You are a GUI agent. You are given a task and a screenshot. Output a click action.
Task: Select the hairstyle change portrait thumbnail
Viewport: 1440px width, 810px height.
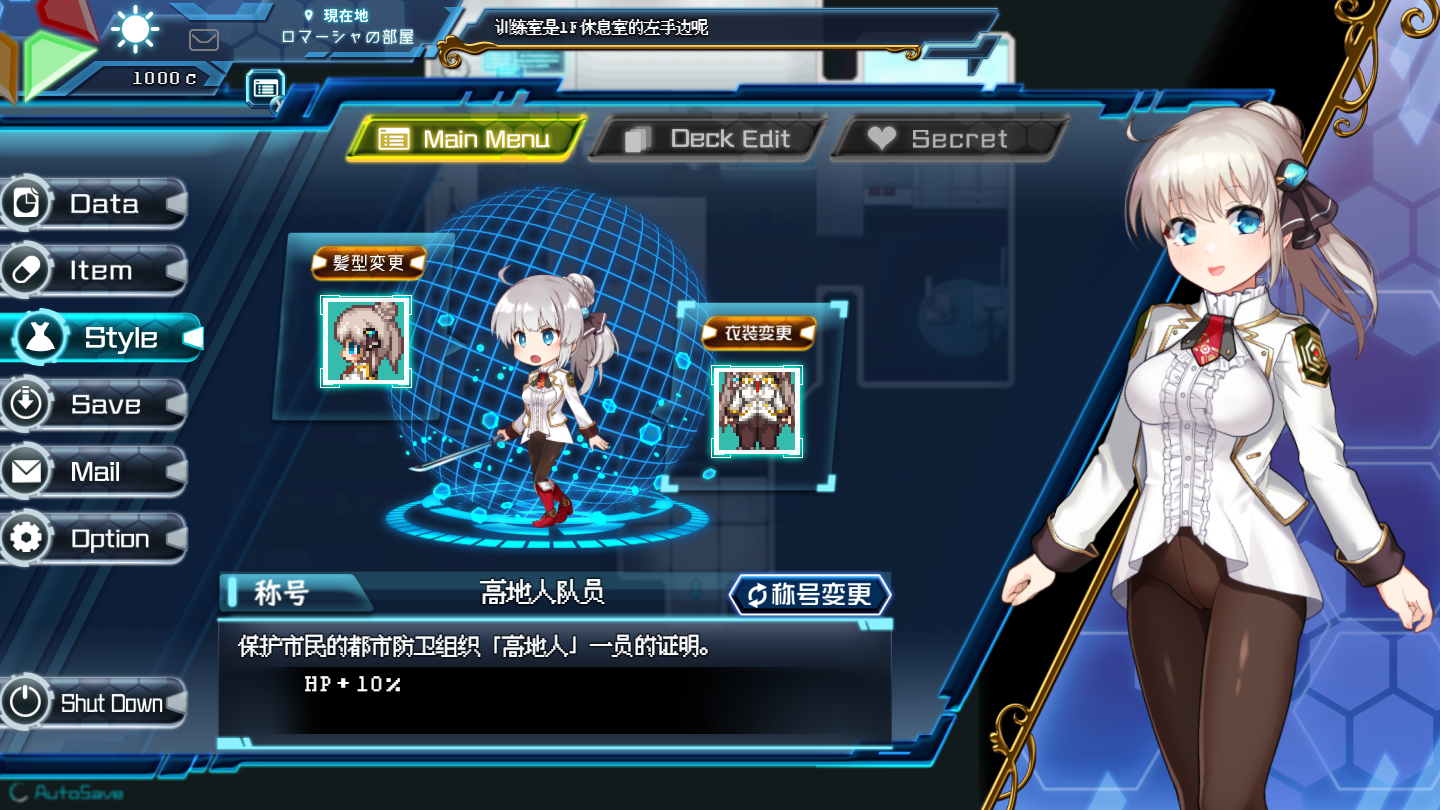pyautogui.click(x=365, y=341)
